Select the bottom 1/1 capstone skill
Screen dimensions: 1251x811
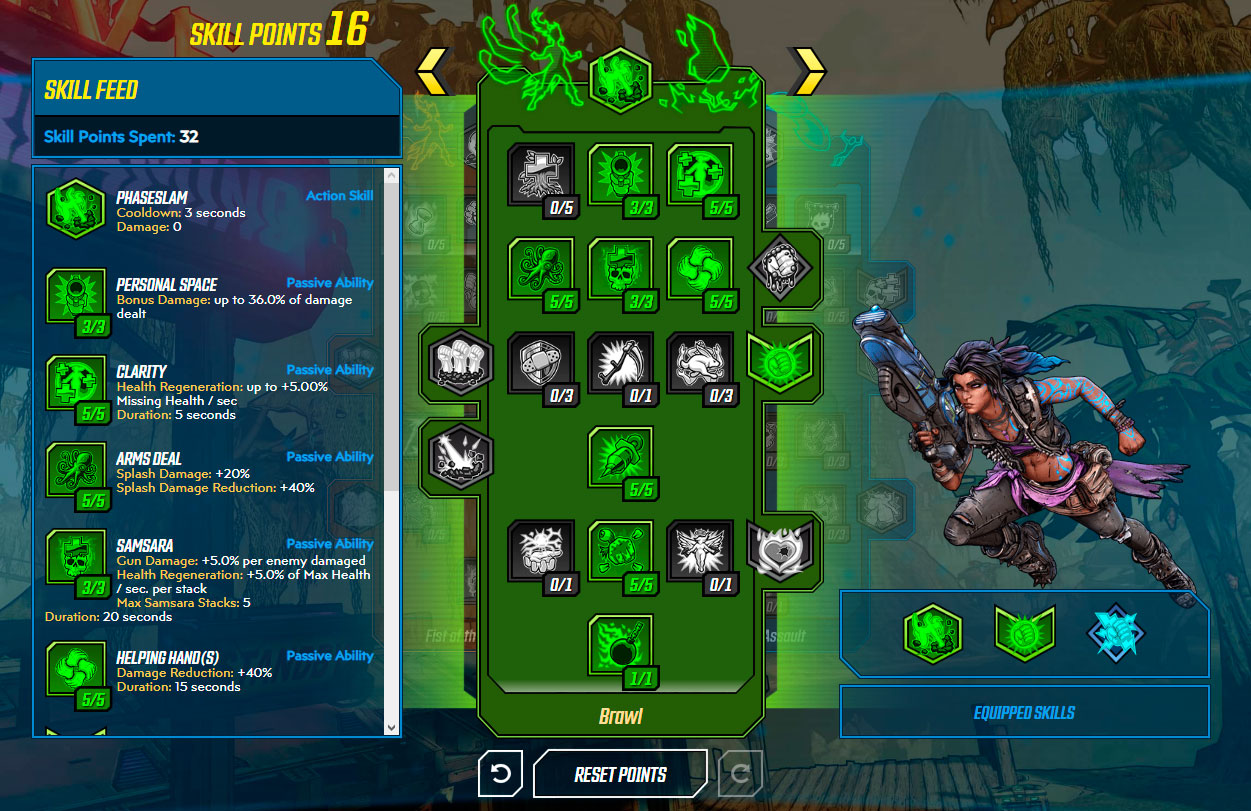click(x=620, y=647)
